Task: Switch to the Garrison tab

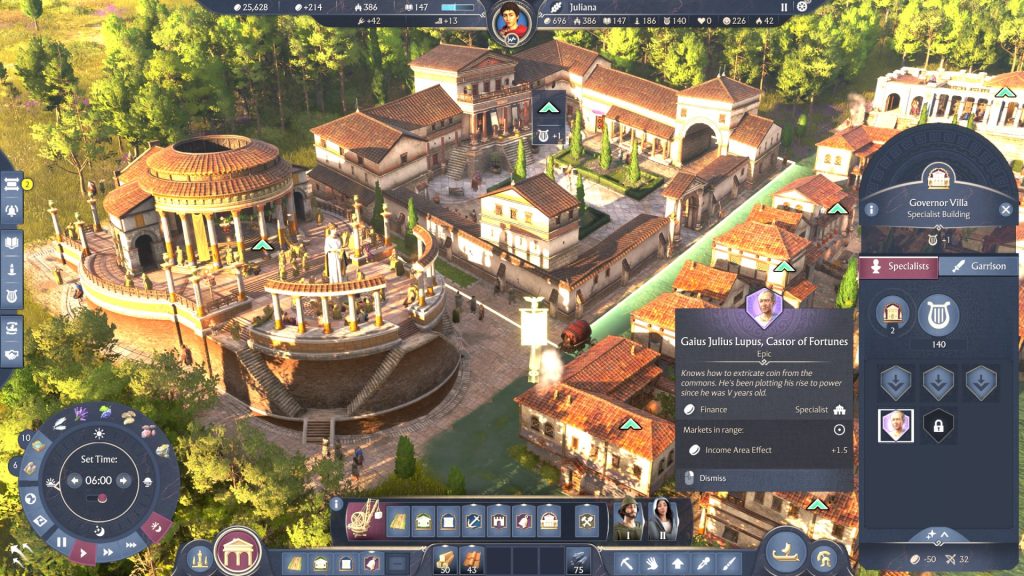Action: tap(980, 266)
